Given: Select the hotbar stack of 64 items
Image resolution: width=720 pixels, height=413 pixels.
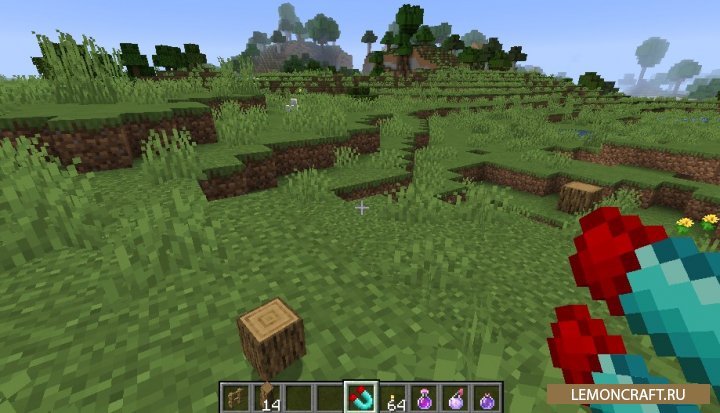Looking at the screenshot, I should 393,397.
